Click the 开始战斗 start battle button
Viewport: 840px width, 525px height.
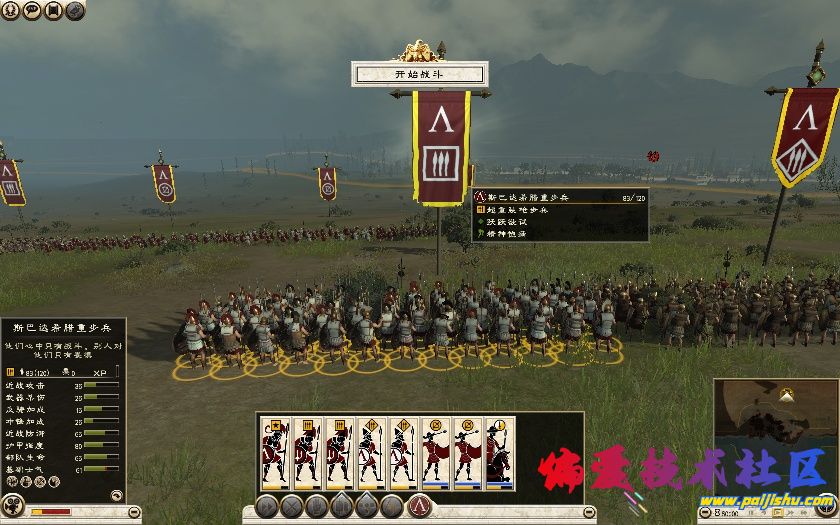pos(420,73)
